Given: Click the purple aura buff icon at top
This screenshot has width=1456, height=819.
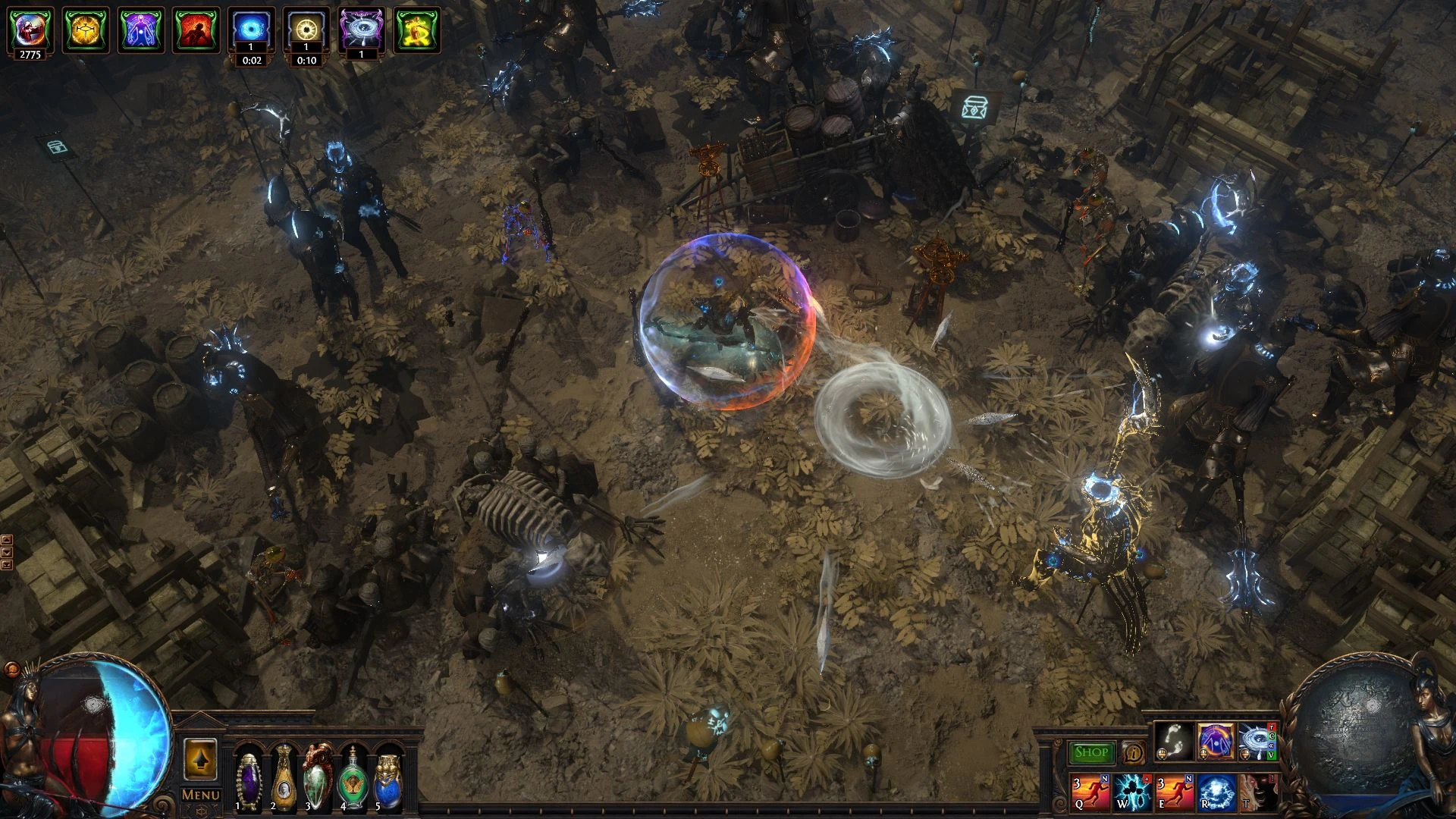Looking at the screenshot, I should click(140, 30).
